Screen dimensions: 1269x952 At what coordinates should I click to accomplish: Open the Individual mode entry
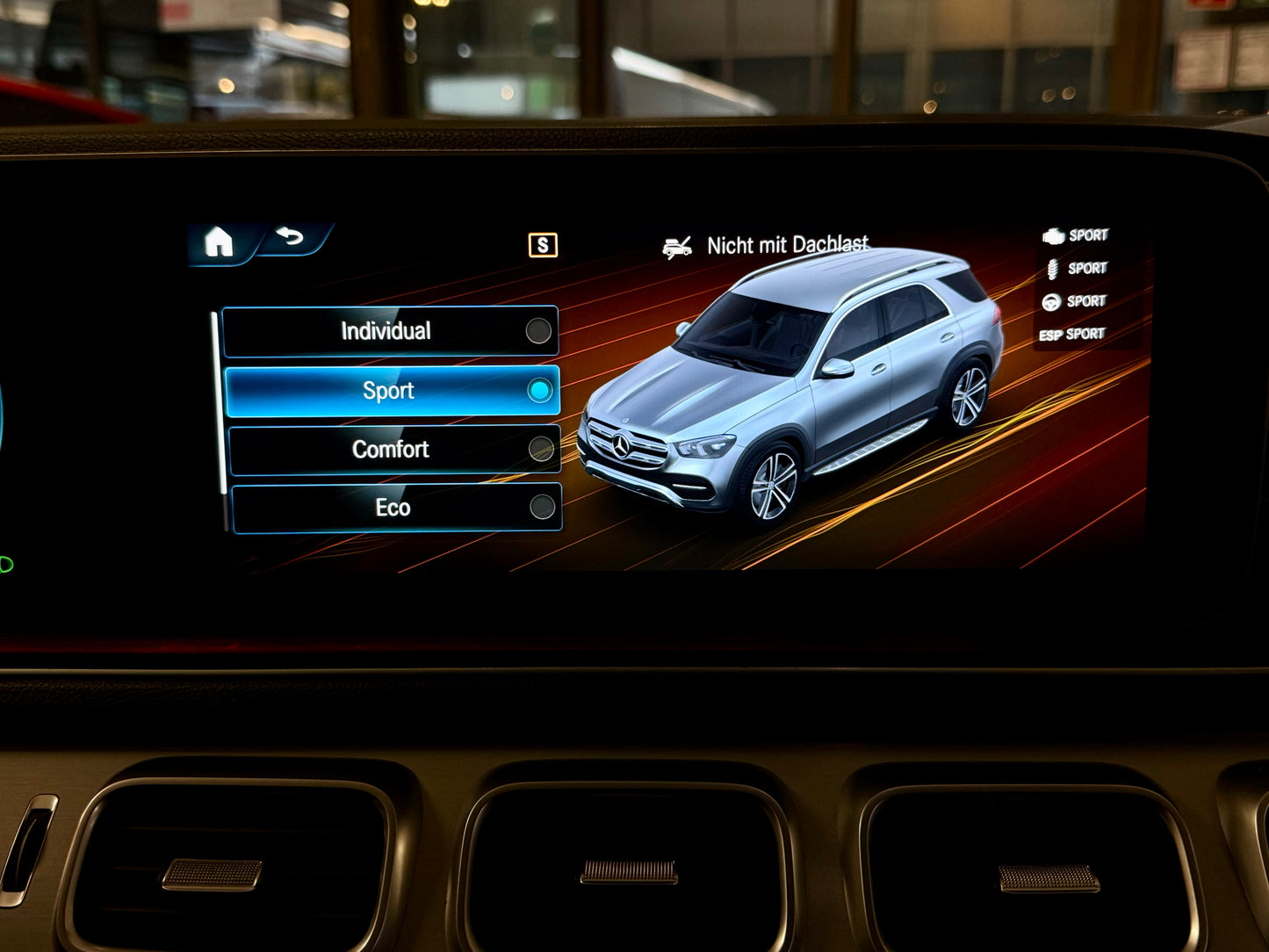pos(386,331)
